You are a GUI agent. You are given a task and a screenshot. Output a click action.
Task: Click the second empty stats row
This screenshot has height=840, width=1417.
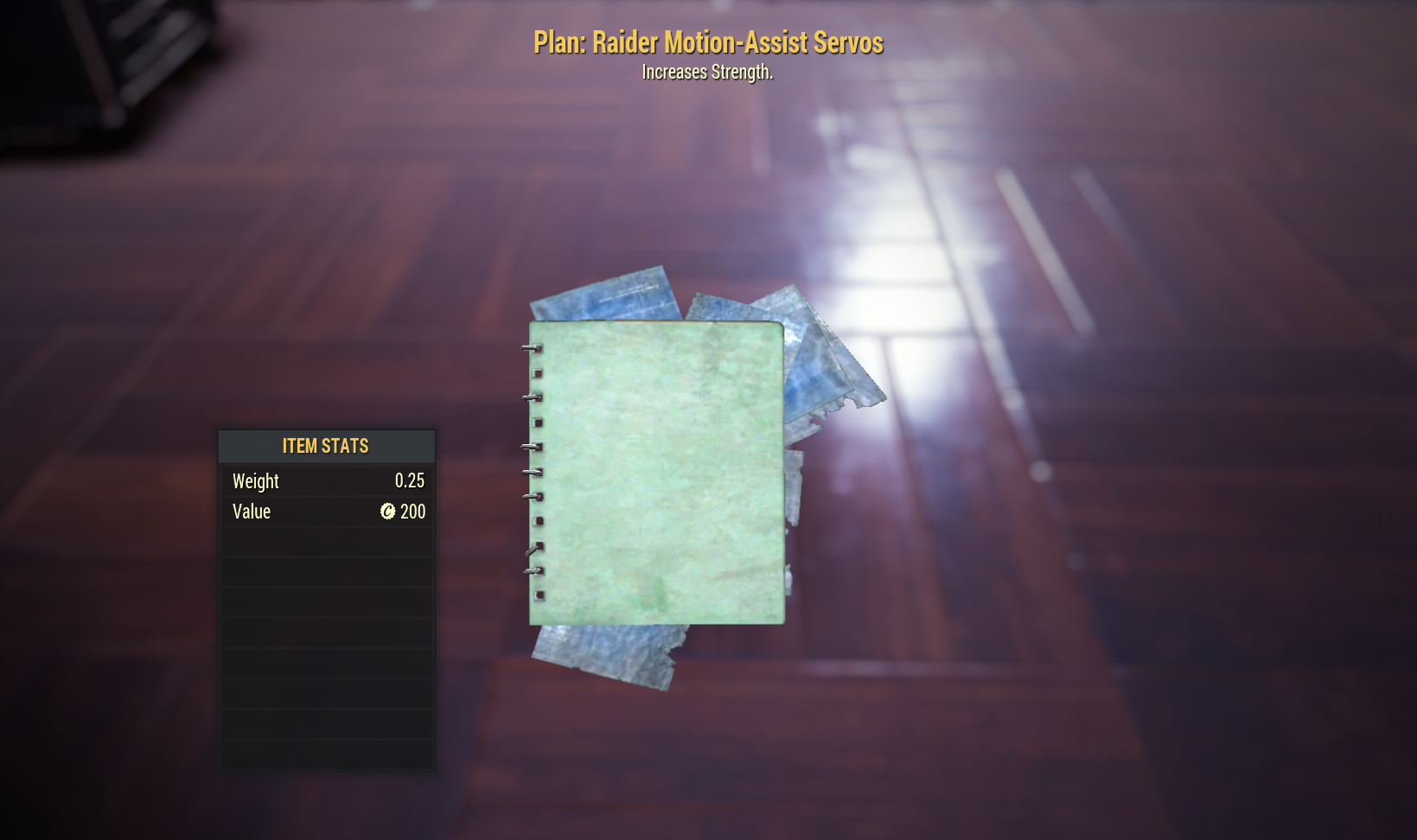327,571
